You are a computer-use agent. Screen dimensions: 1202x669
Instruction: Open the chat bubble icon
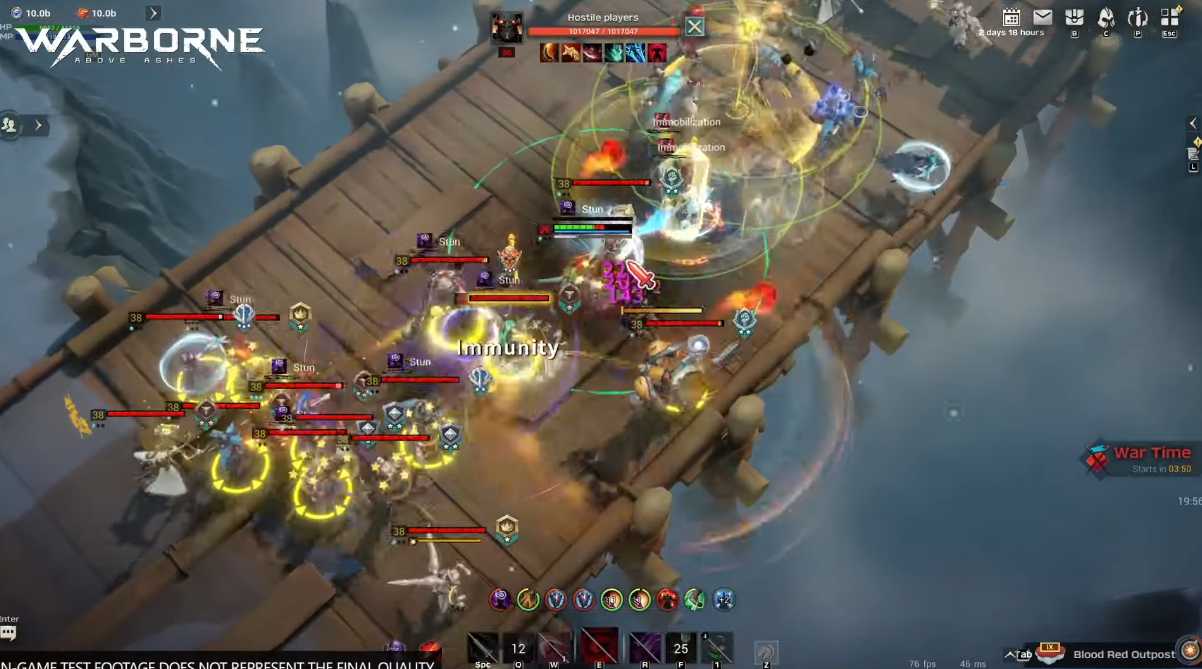point(9,634)
